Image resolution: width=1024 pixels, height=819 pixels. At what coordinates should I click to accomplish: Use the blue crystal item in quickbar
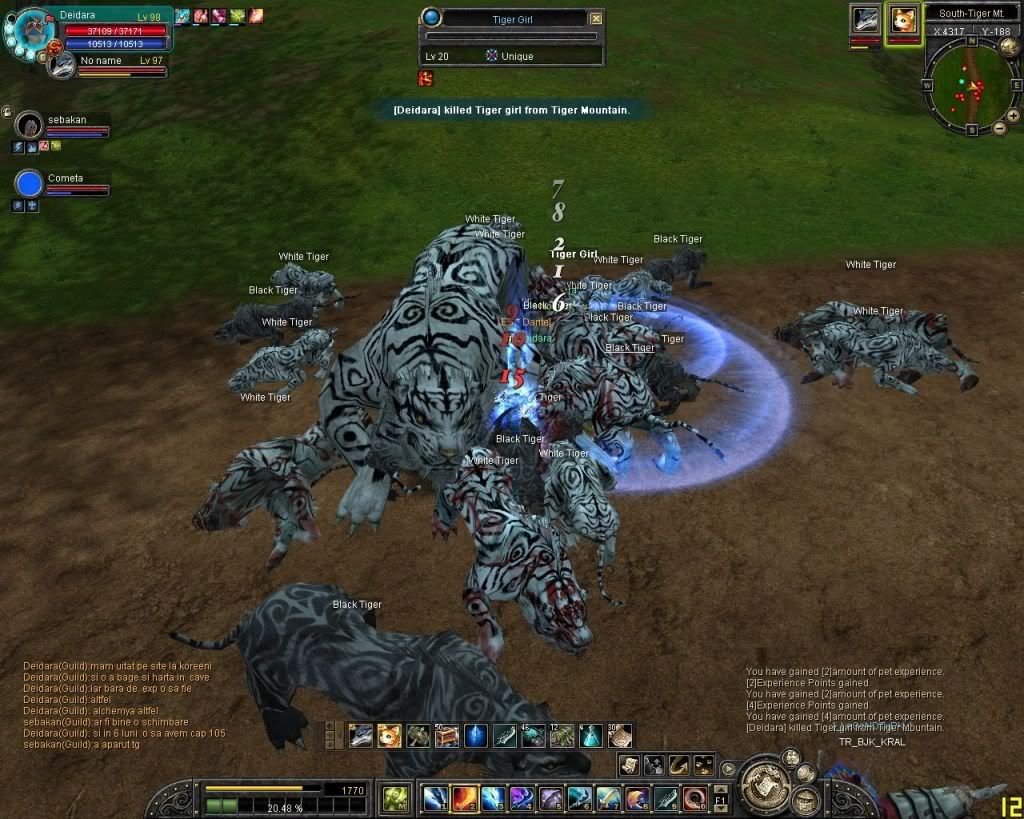click(x=476, y=736)
